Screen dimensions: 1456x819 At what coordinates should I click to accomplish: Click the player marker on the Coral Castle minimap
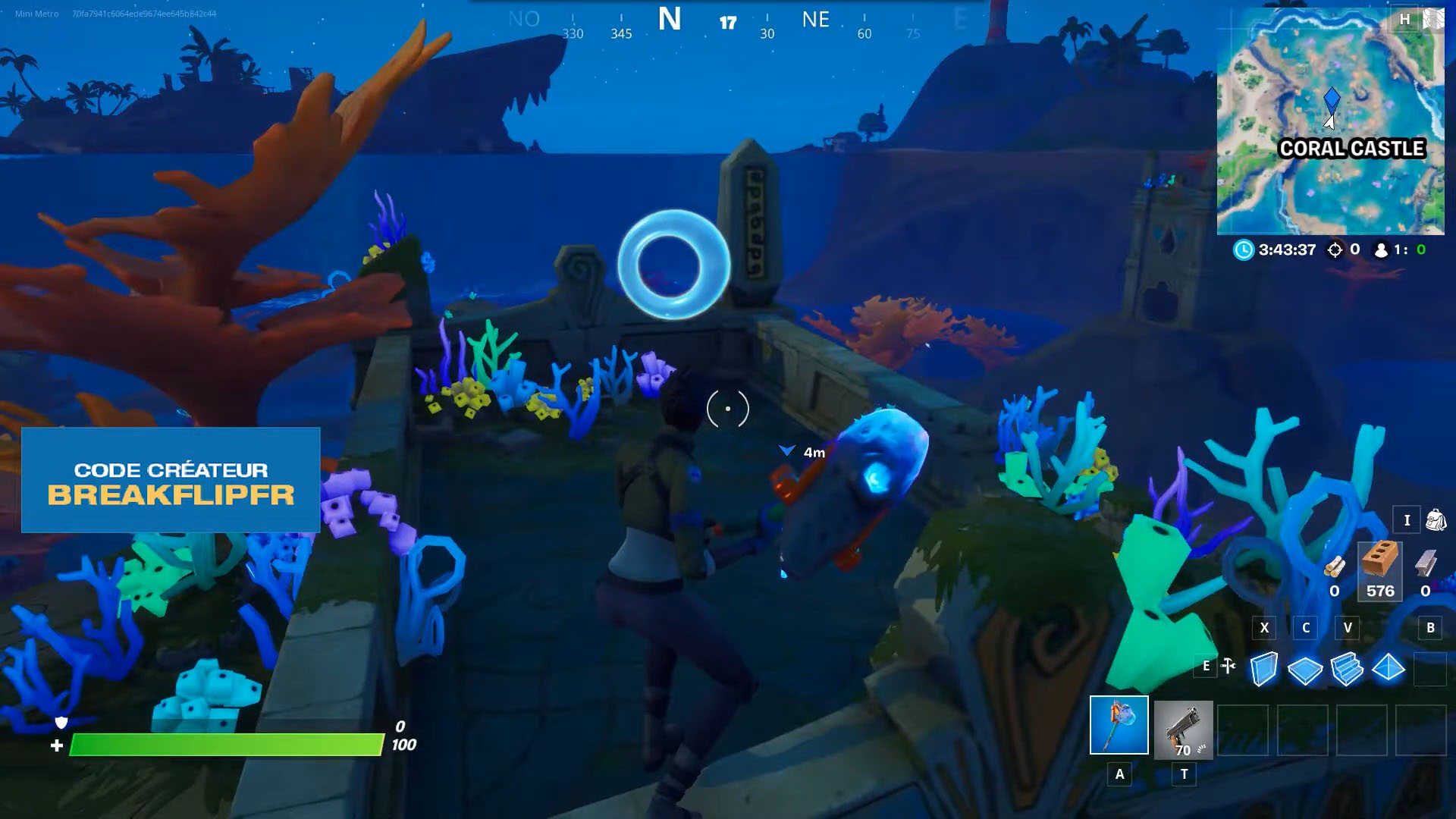(1332, 101)
